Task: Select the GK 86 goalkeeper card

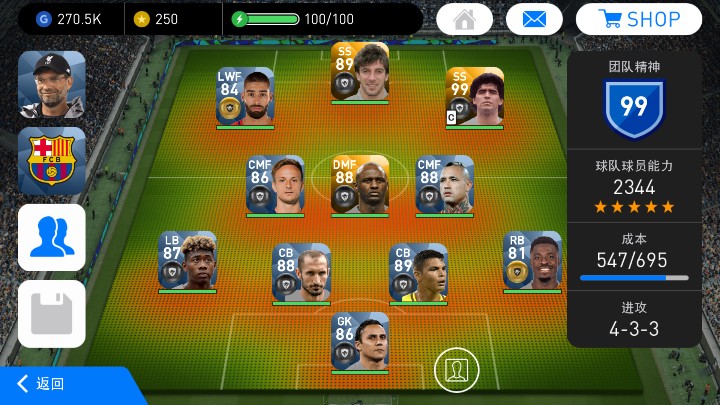Action: [x=360, y=342]
